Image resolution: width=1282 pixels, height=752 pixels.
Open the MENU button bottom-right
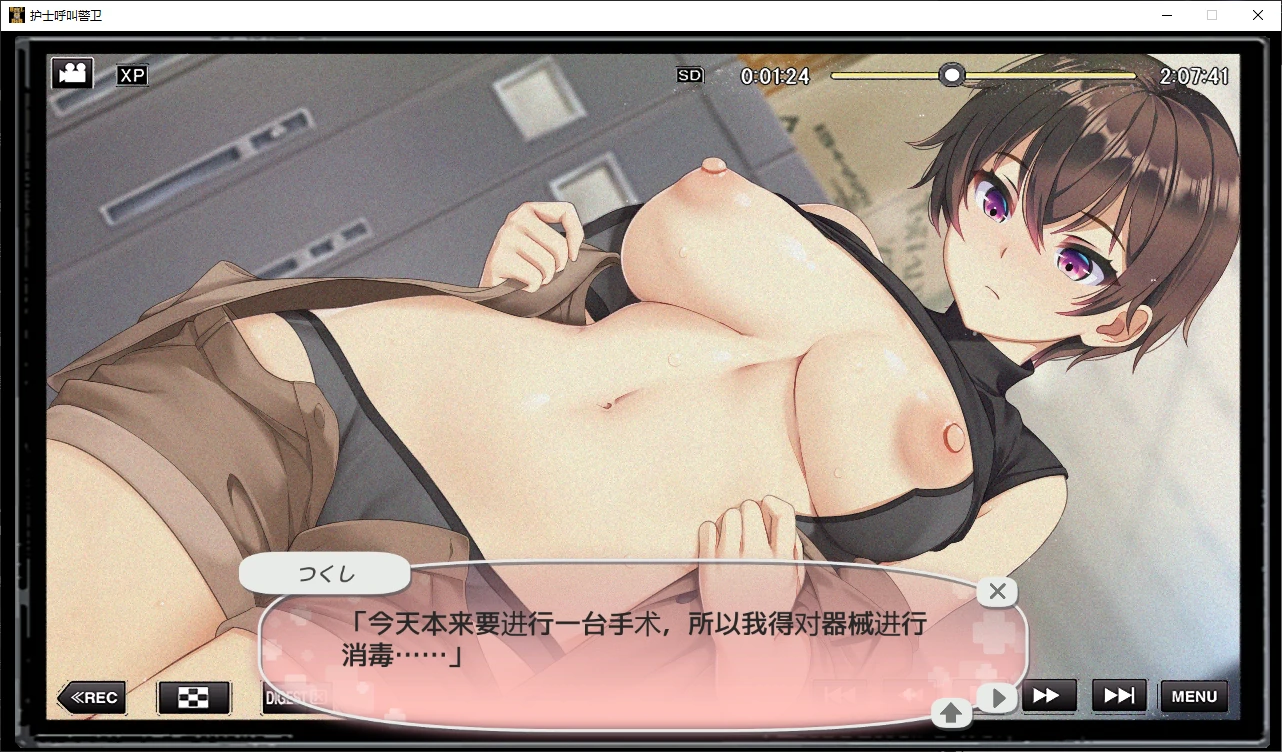point(1193,696)
